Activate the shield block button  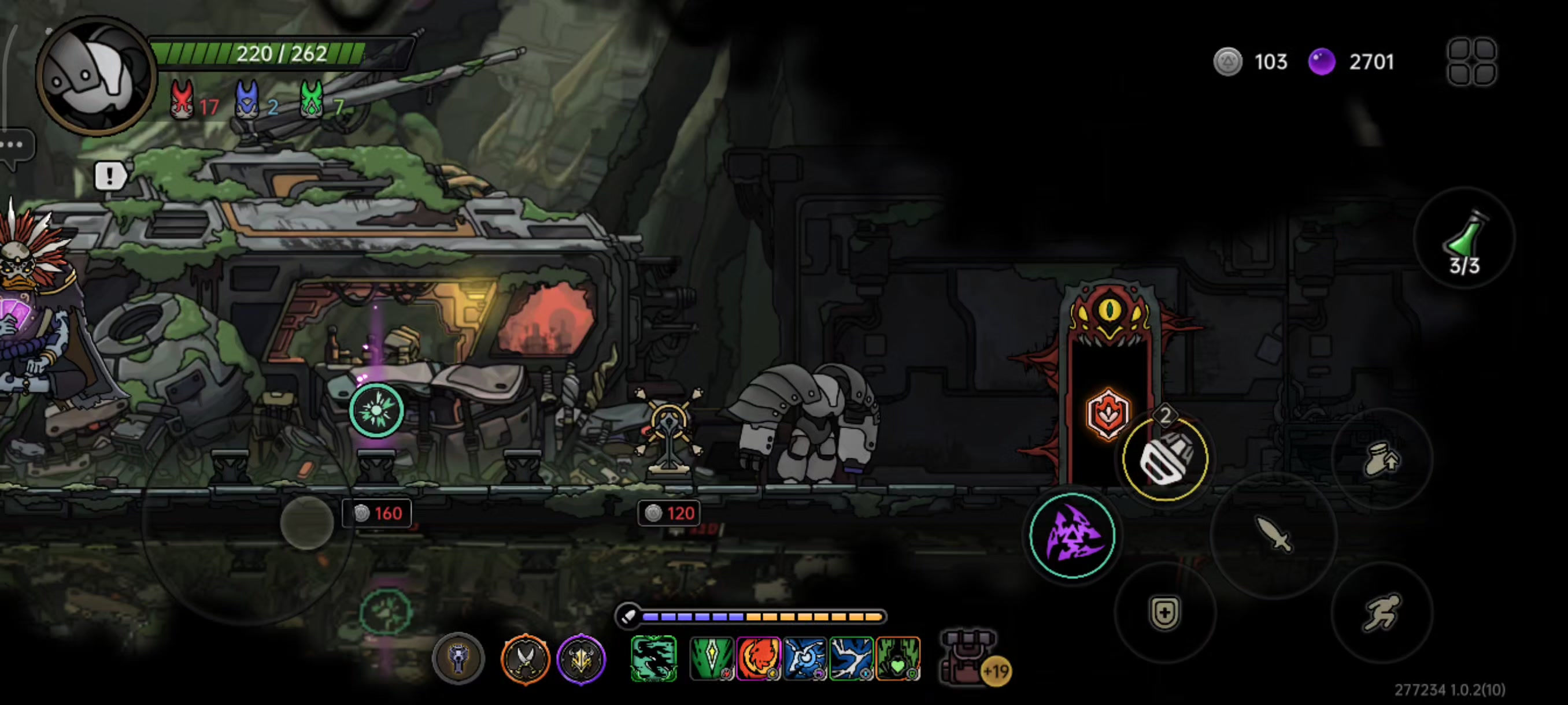(1164, 612)
